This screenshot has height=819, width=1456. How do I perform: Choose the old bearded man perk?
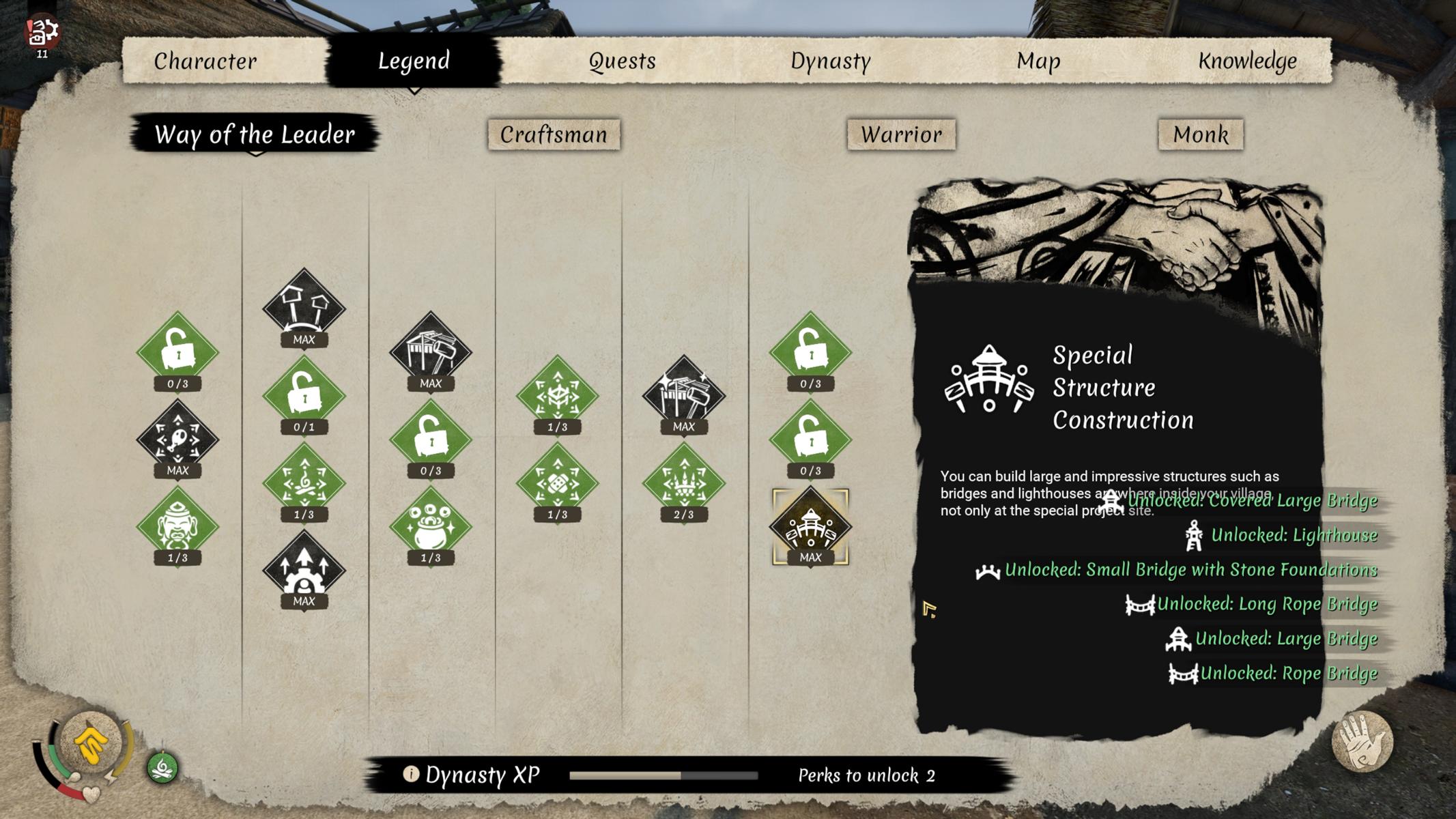point(177,526)
